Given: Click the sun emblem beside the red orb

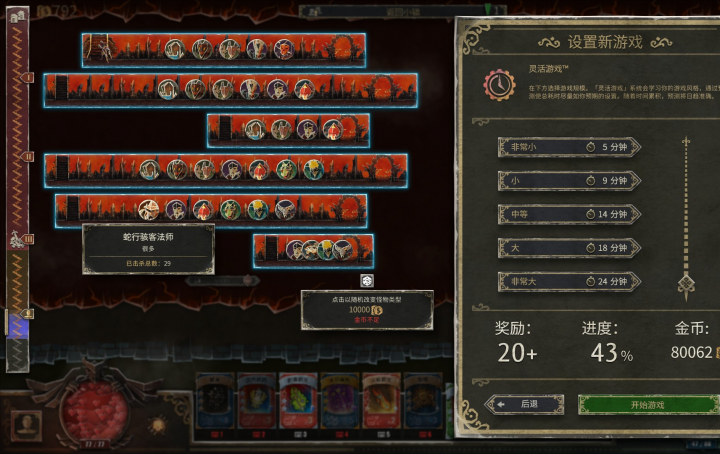Looking at the screenshot, I should click(x=157, y=425).
